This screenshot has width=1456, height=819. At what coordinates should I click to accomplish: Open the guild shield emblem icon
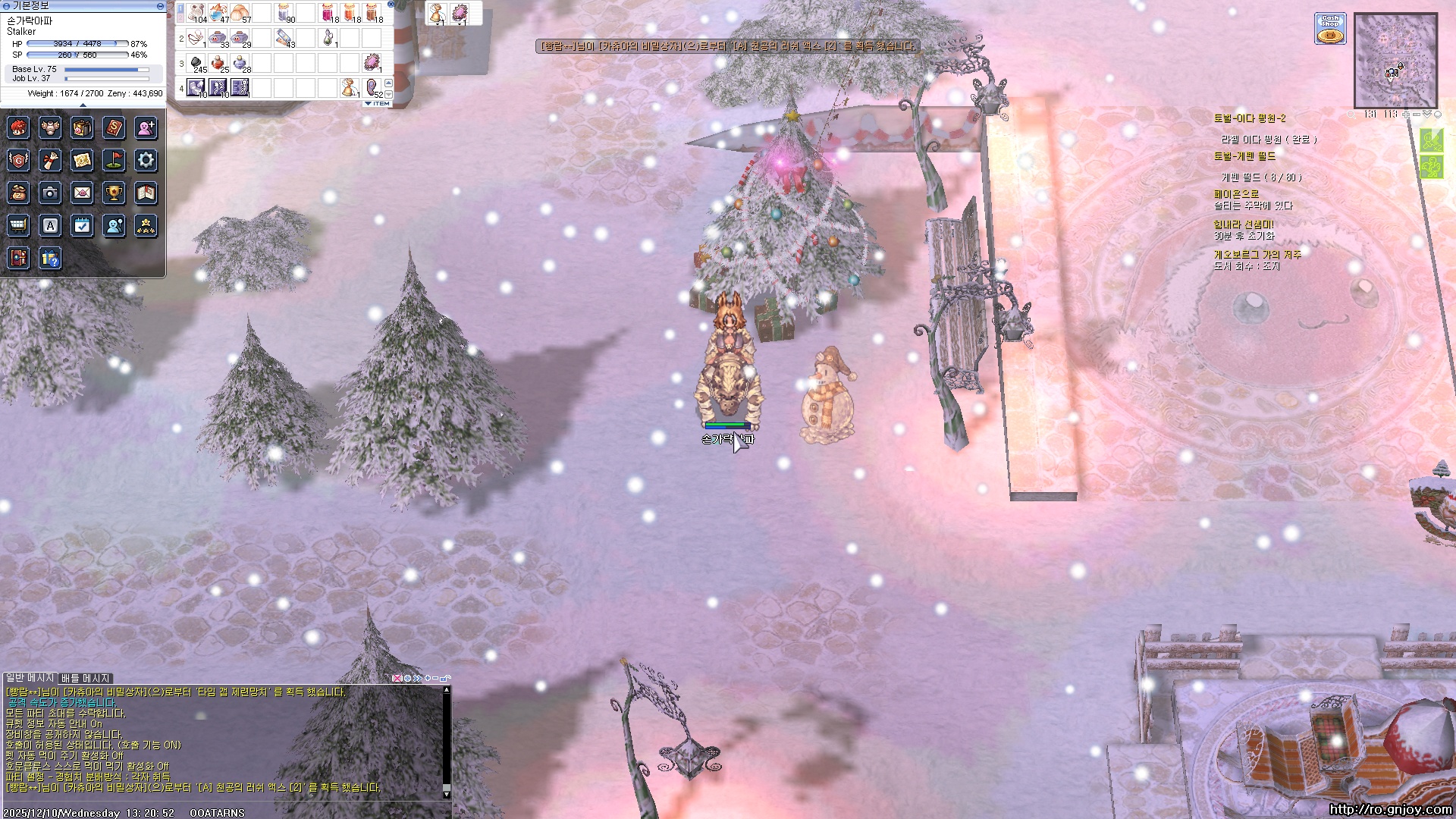[x=18, y=160]
